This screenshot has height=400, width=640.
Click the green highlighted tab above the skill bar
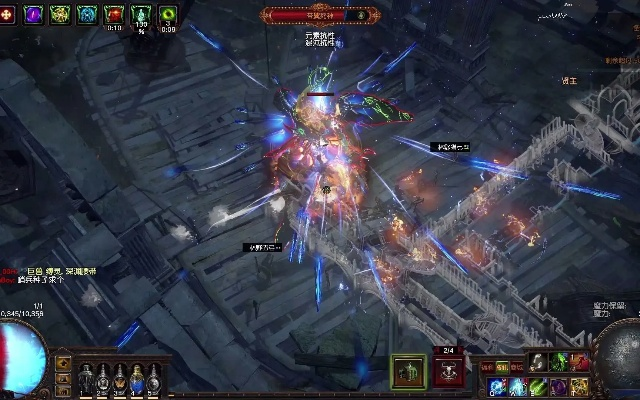coord(500,368)
